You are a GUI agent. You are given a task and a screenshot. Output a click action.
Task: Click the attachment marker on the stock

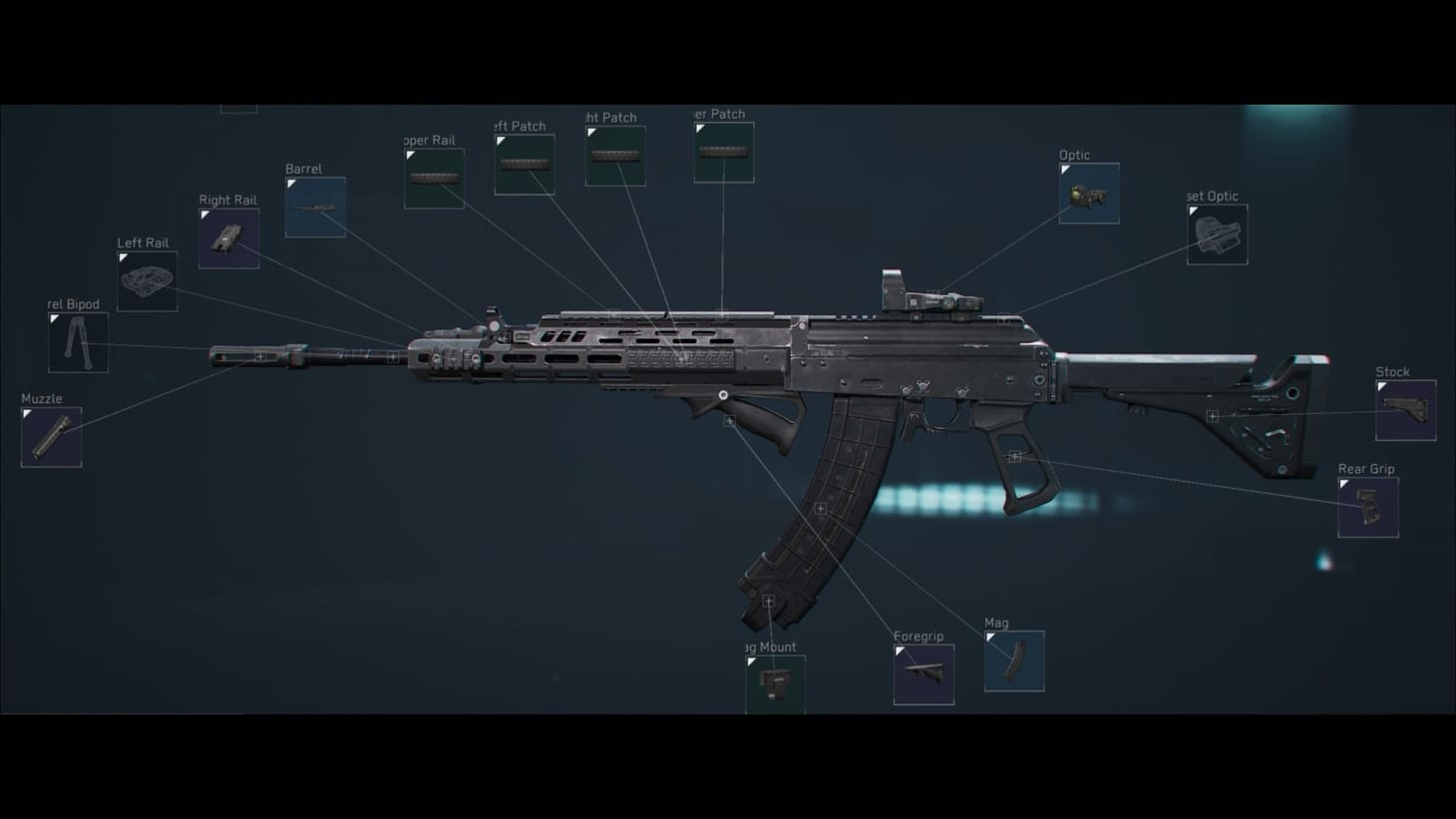click(1212, 415)
